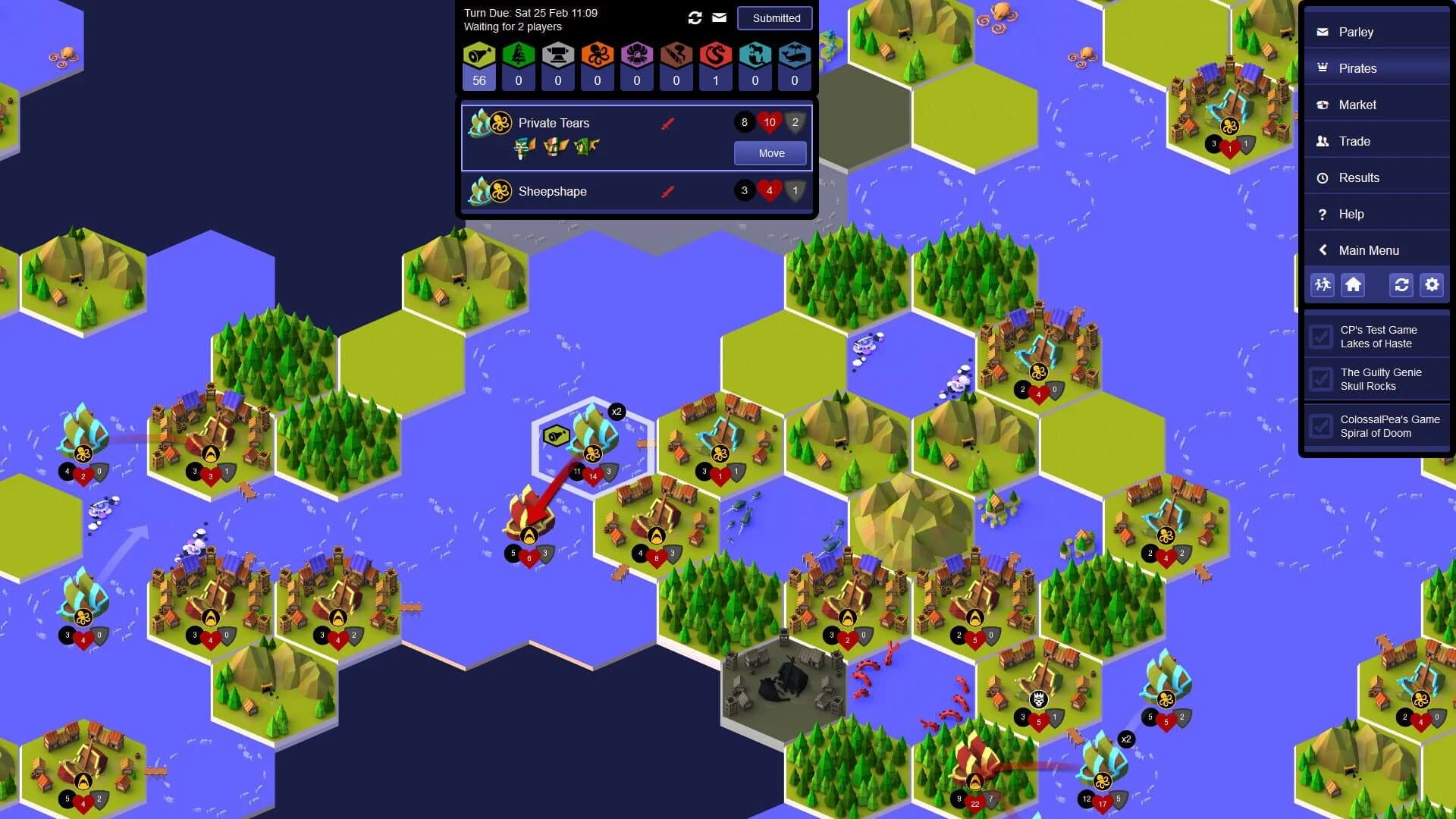This screenshot has height=819, width=1456.
Task: Select Trade in the sidebar
Action: tap(1354, 141)
